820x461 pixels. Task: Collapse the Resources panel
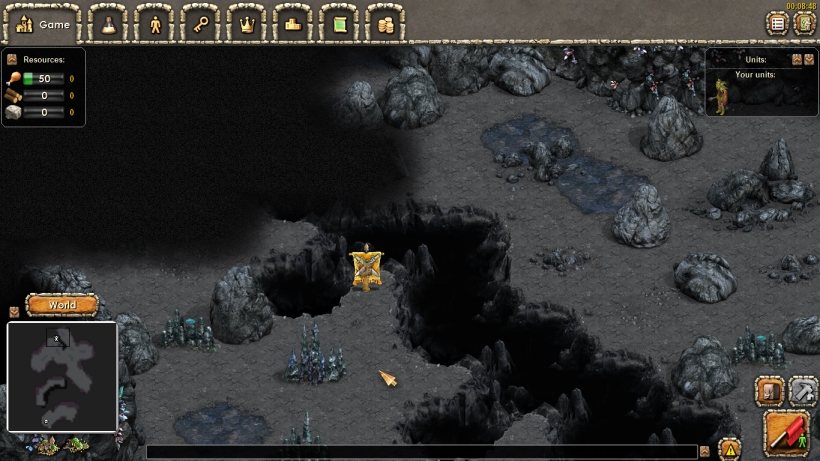point(12,60)
